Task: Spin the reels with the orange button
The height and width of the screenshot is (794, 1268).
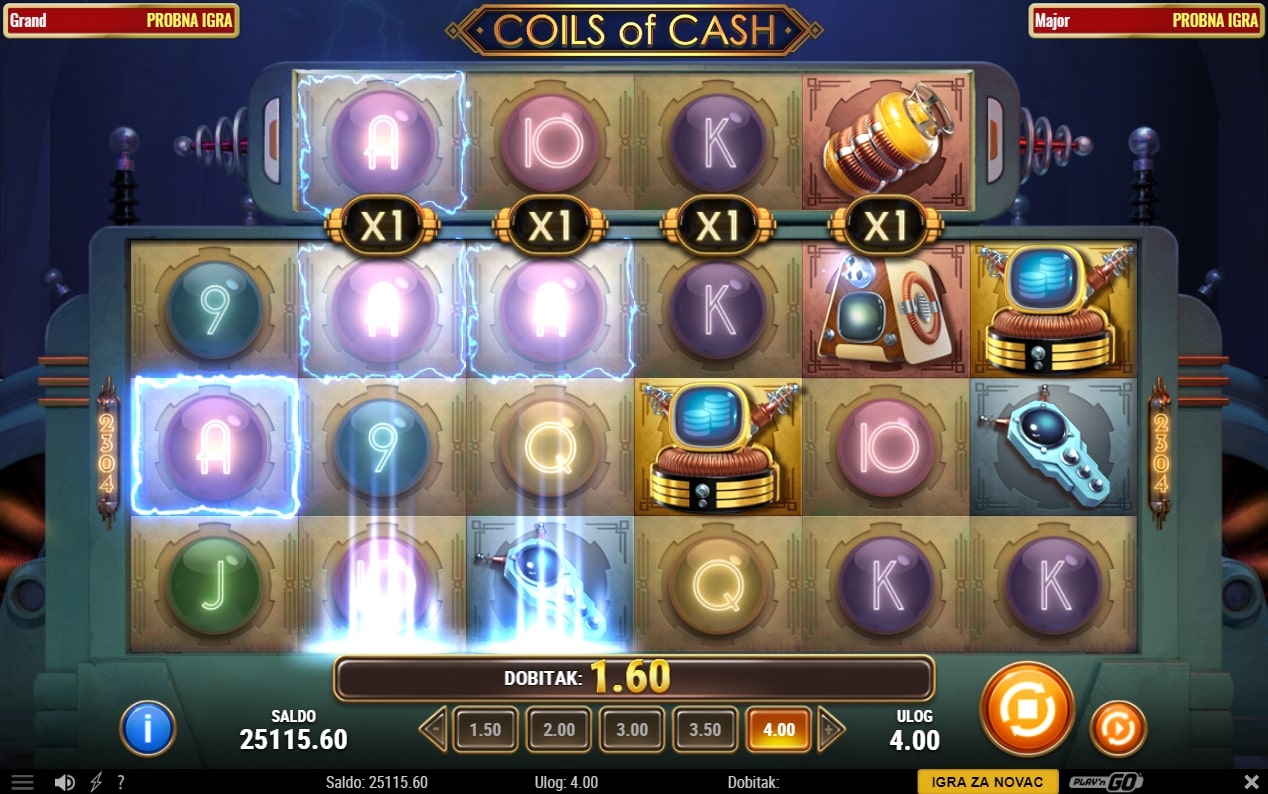Action: [x=1026, y=708]
